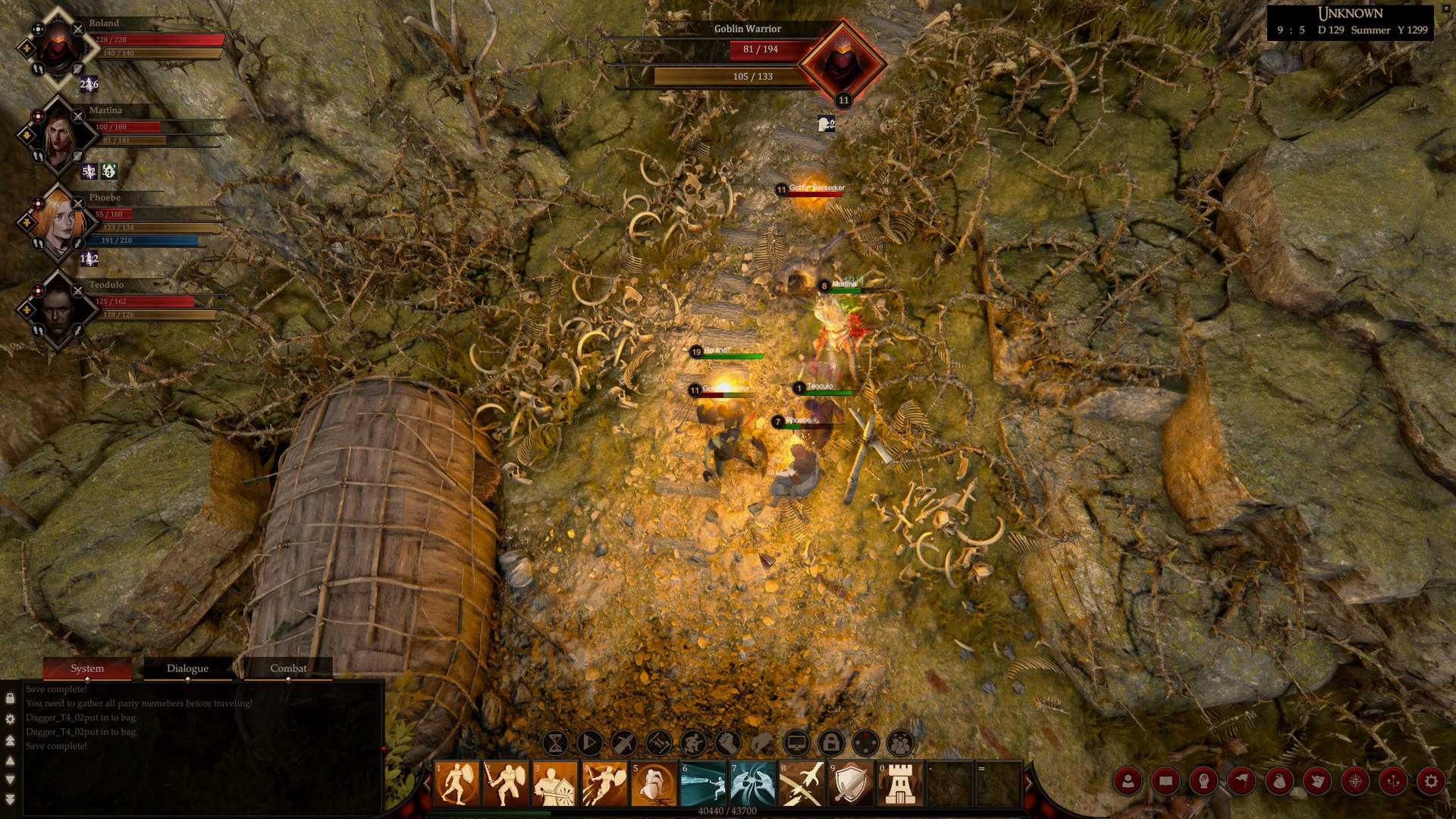The height and width of the screenshot is (819, 1456).
Task: Switch to the Dialogue tab
Action: coord(187,668)
